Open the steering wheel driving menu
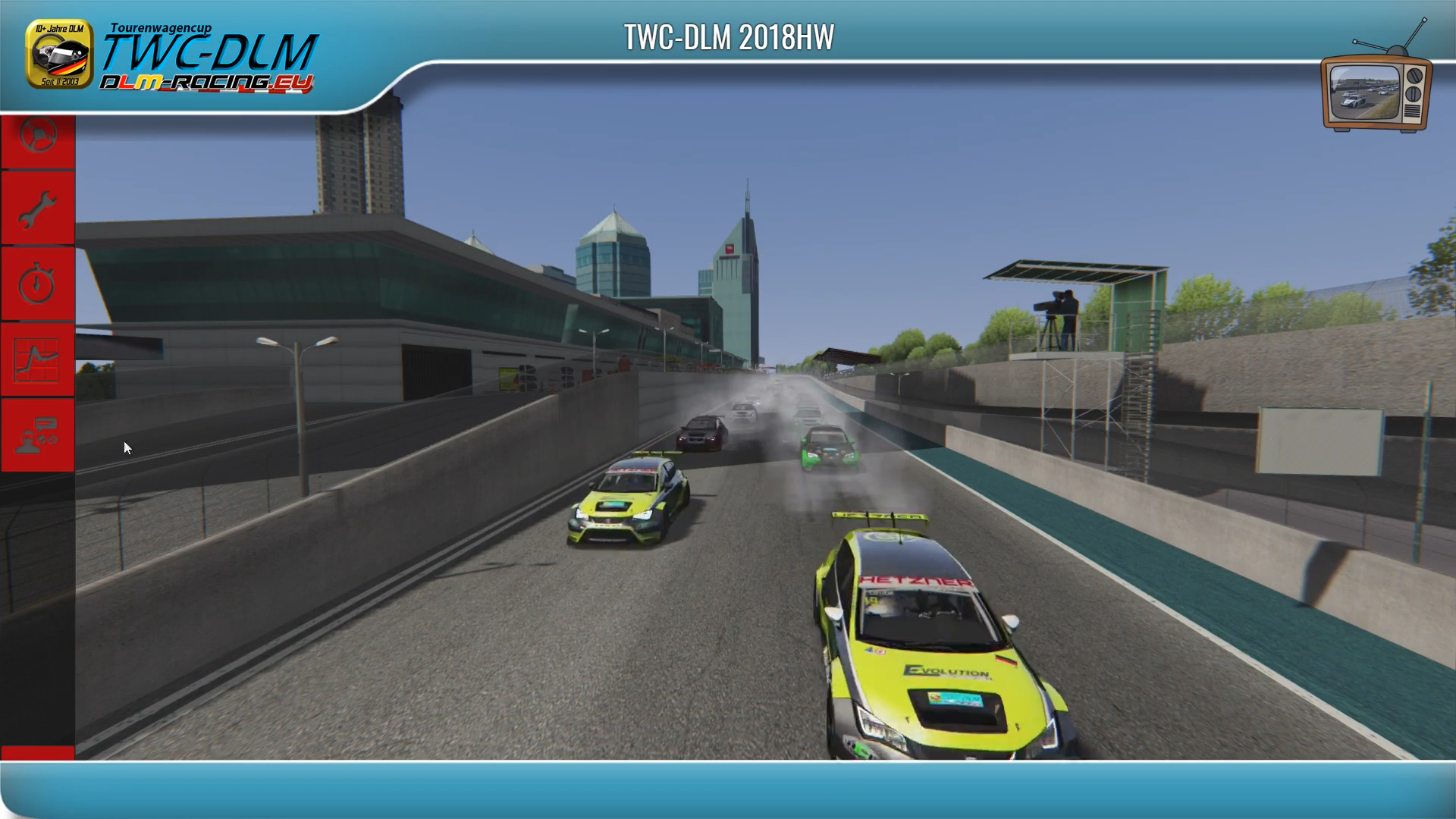1456x819 pixels. pyautogui.click(x=38, y=139)
